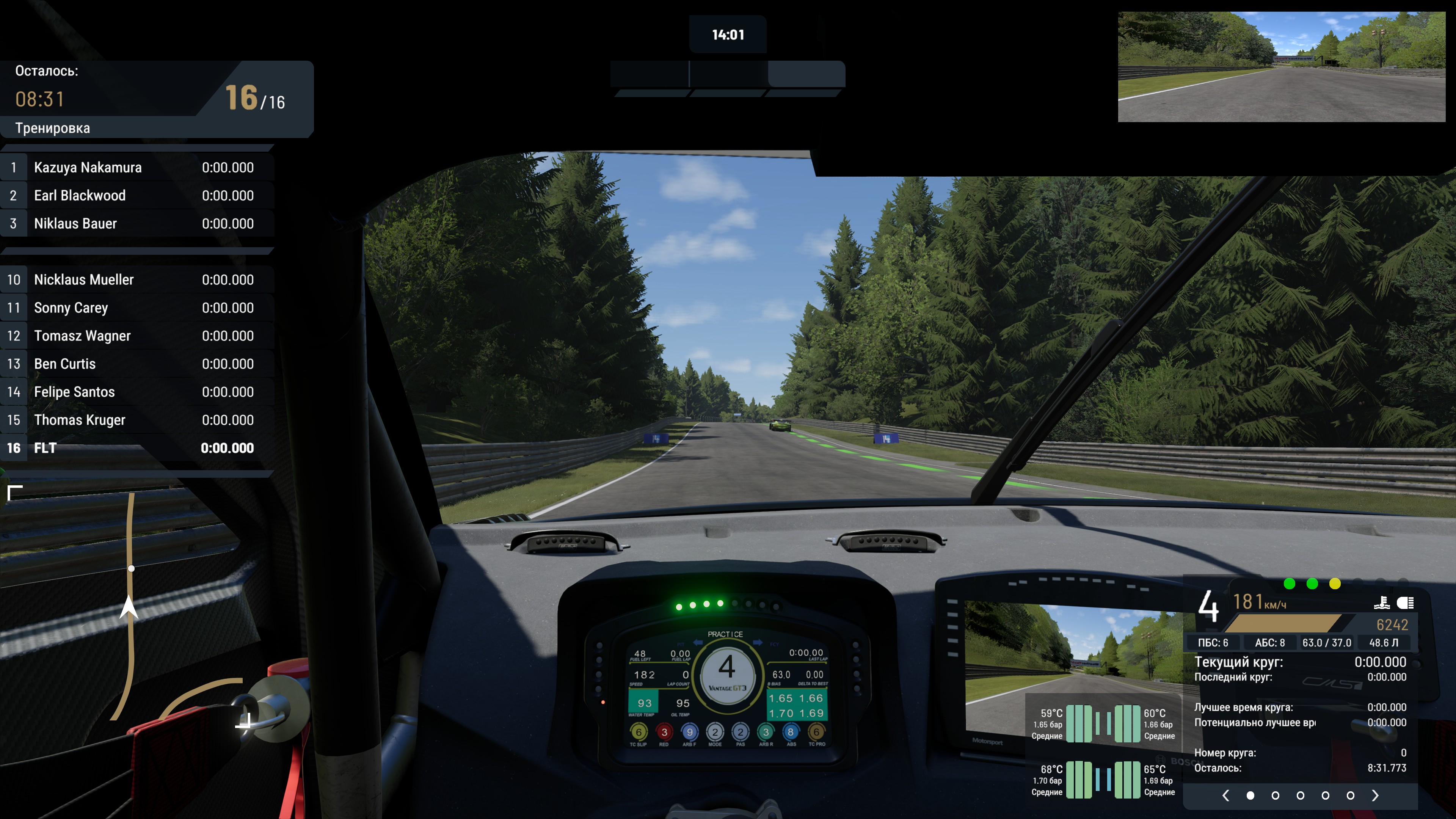
Task: Click the Тренировка session label
Action: (x=53, y=128)
